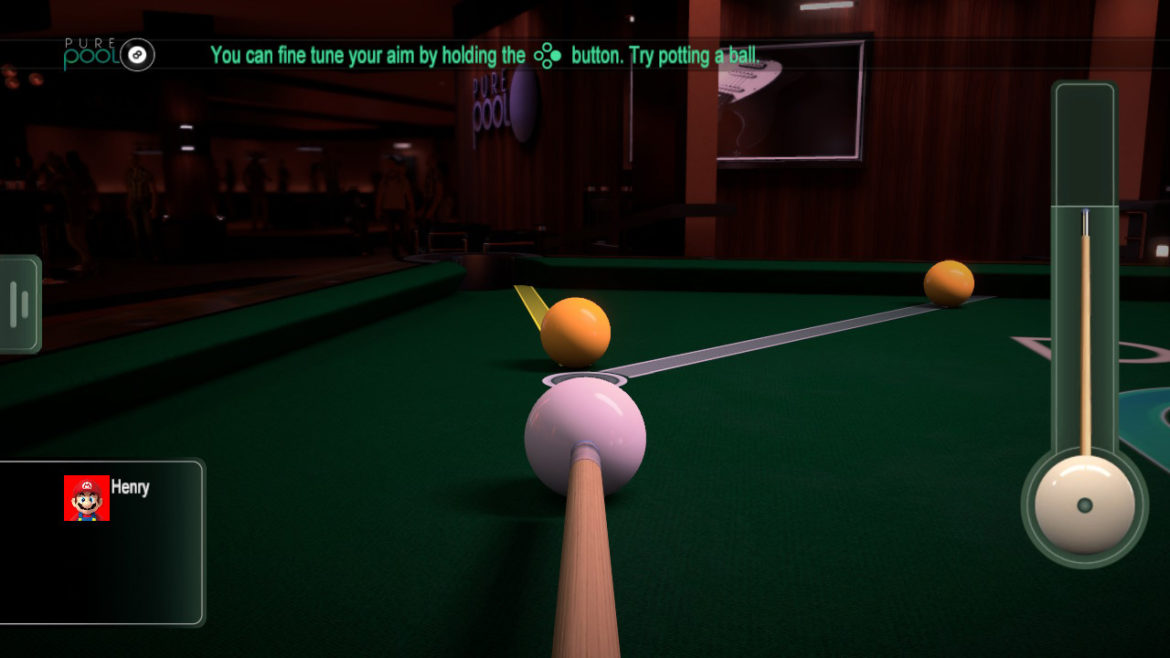Viewport: 1170px width, 658px height.
Task: Adjust spin on the cue ball indicator
Action: 1085,505
